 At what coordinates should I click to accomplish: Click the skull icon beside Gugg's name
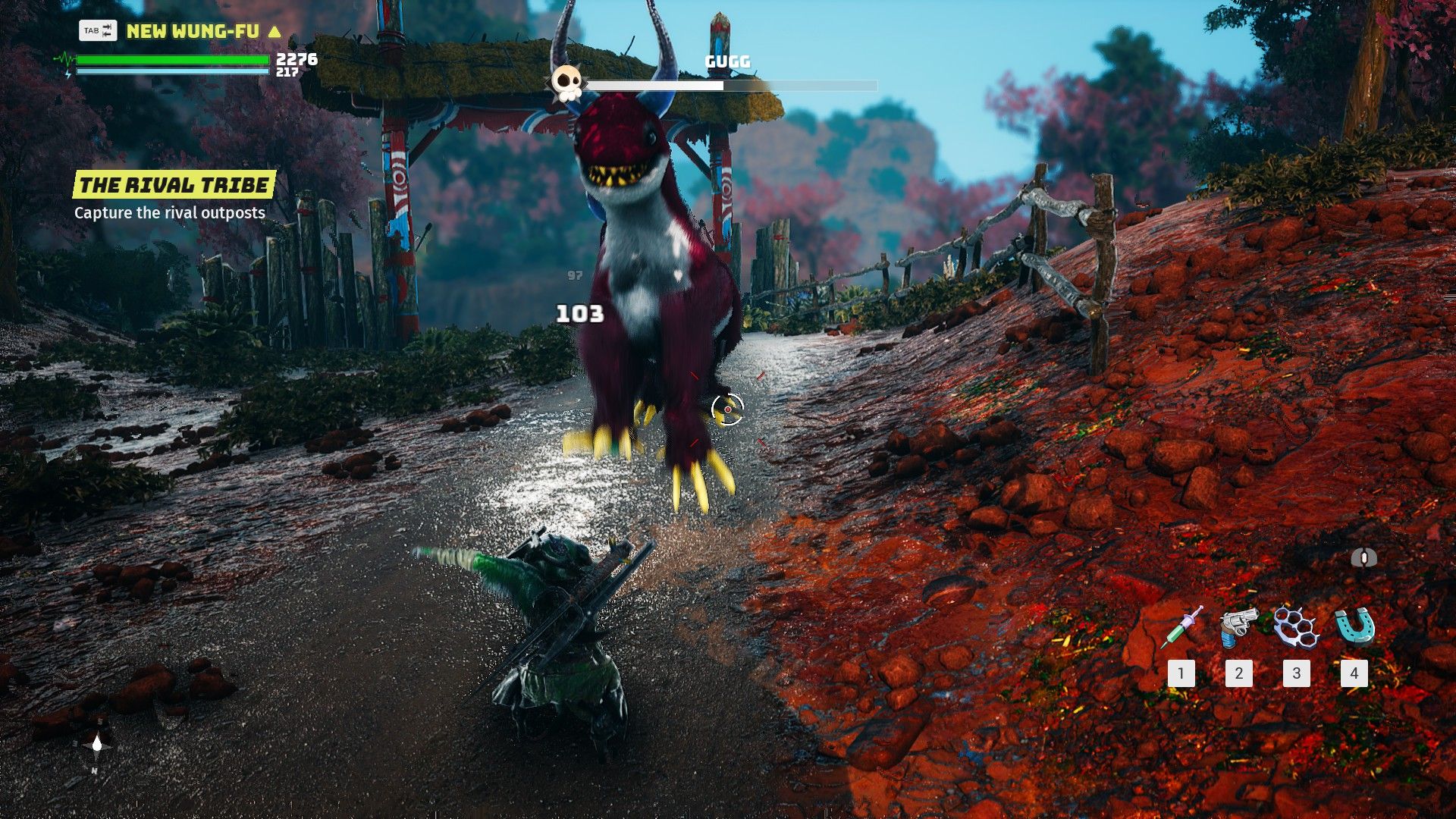(566, 82)
